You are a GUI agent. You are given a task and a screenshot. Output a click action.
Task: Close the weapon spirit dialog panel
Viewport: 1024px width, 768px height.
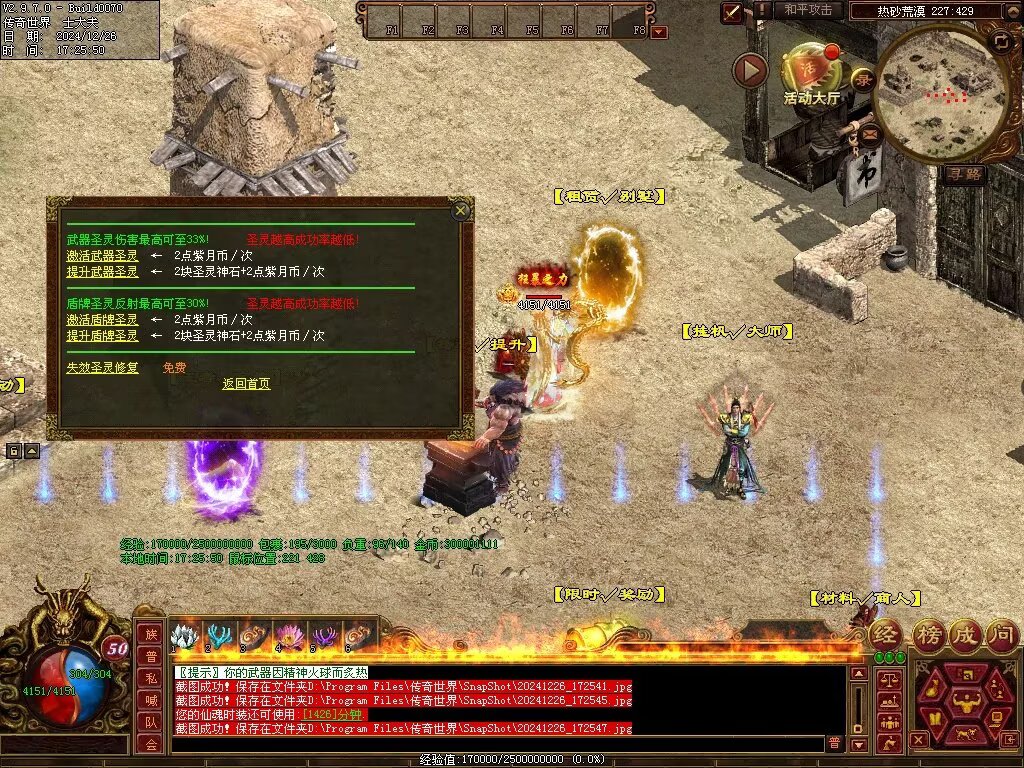[x=460, y=211]
